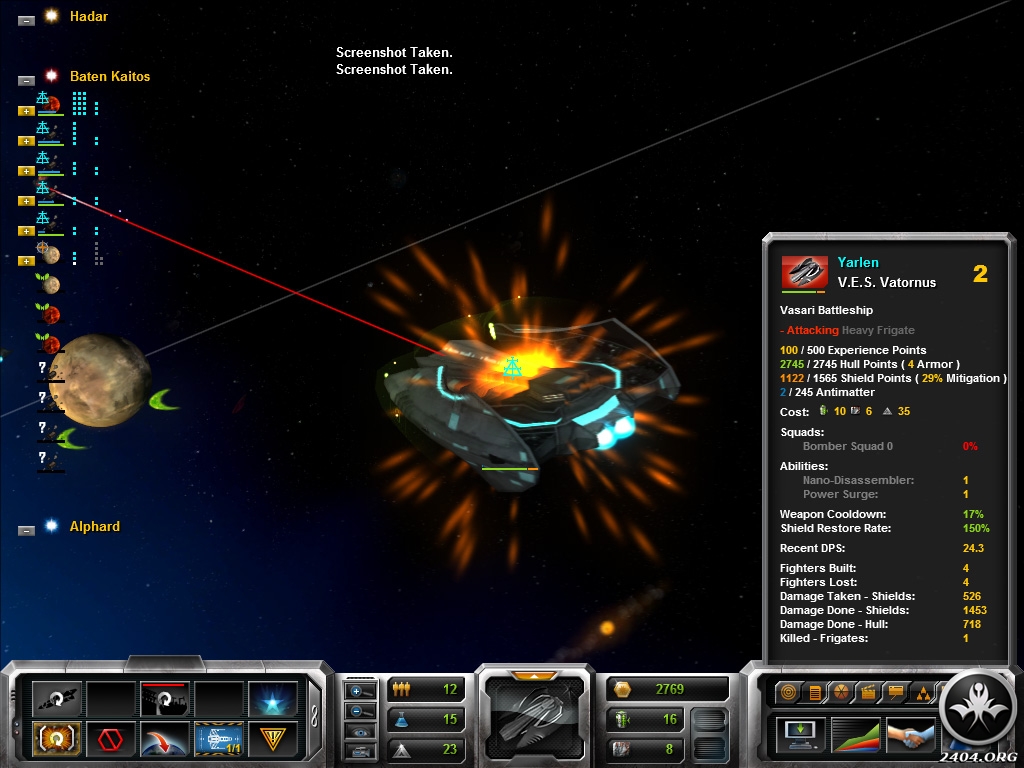
Task: Collapse the Baten Kaitos star system
Action: pyautogui.click(x=26, y=79)
